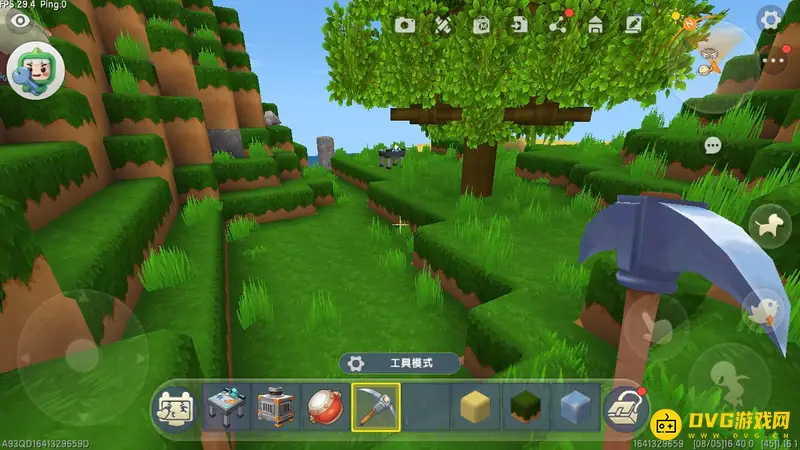Select the red drum hotbar item

(326, 408)
